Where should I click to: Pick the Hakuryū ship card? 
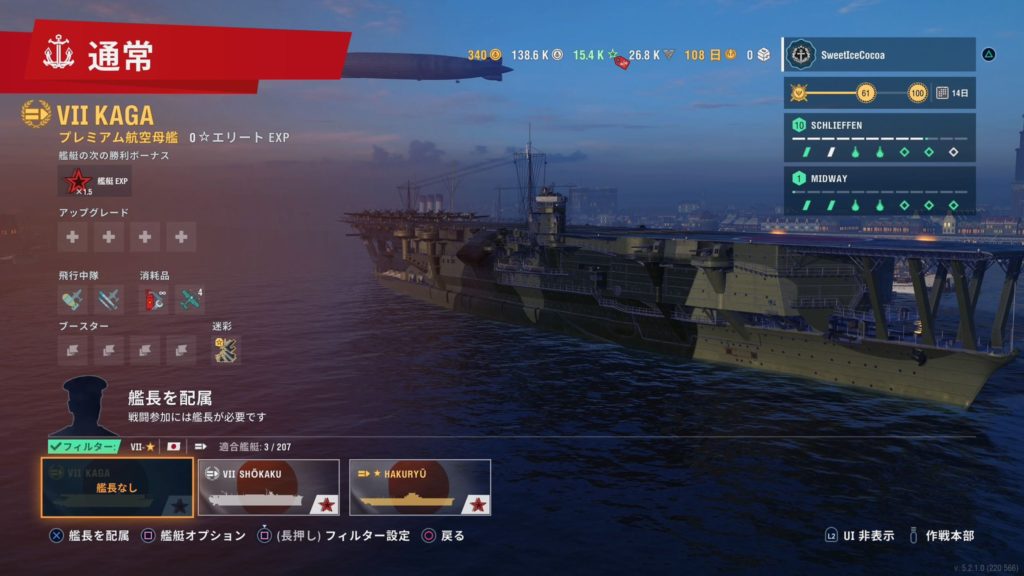coord(420,487)
